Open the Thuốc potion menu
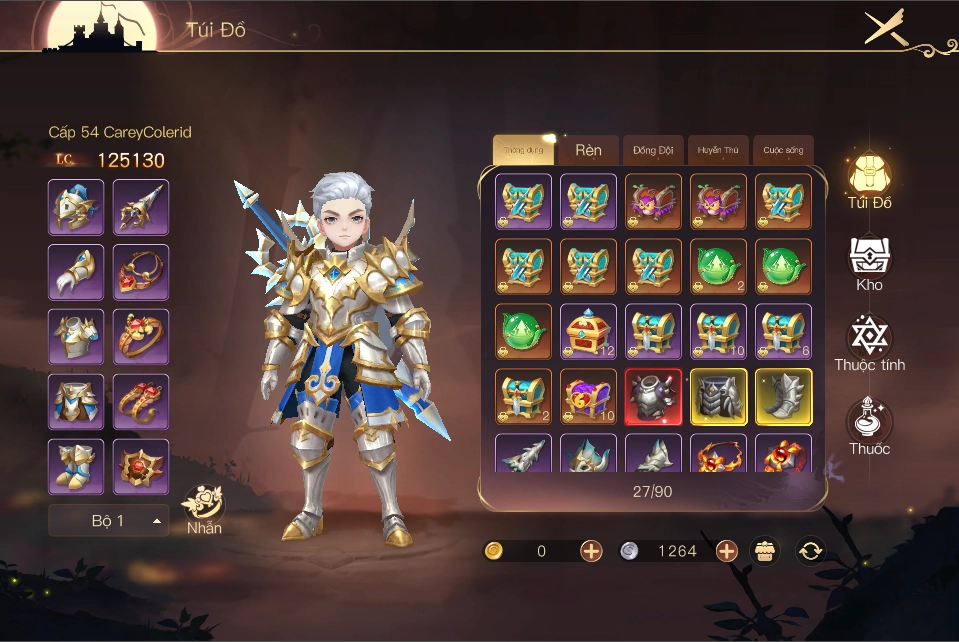Viewport: 959px width, 642px height. click(869, 427)
